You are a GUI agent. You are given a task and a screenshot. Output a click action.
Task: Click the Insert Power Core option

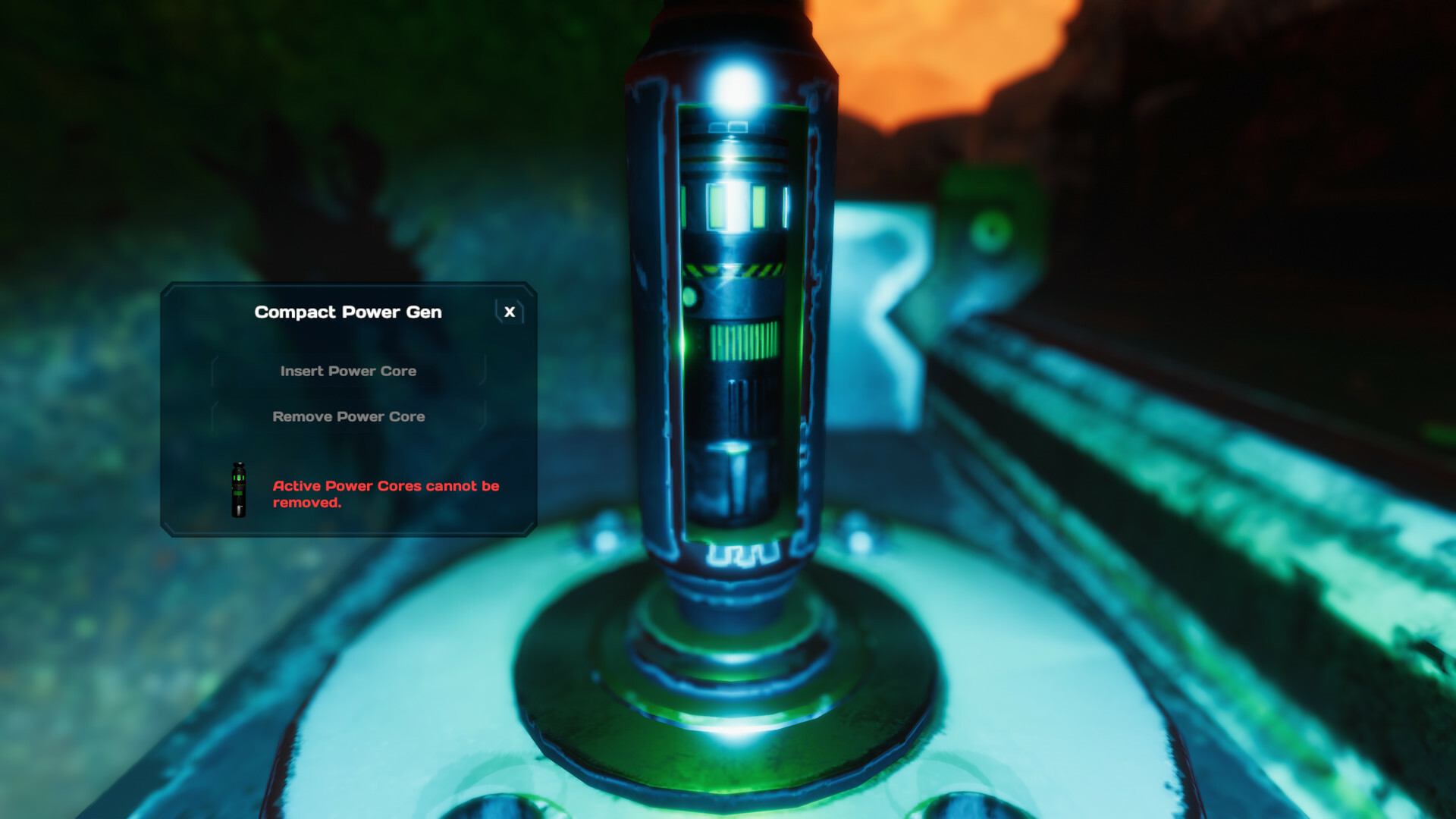[348, 371]
